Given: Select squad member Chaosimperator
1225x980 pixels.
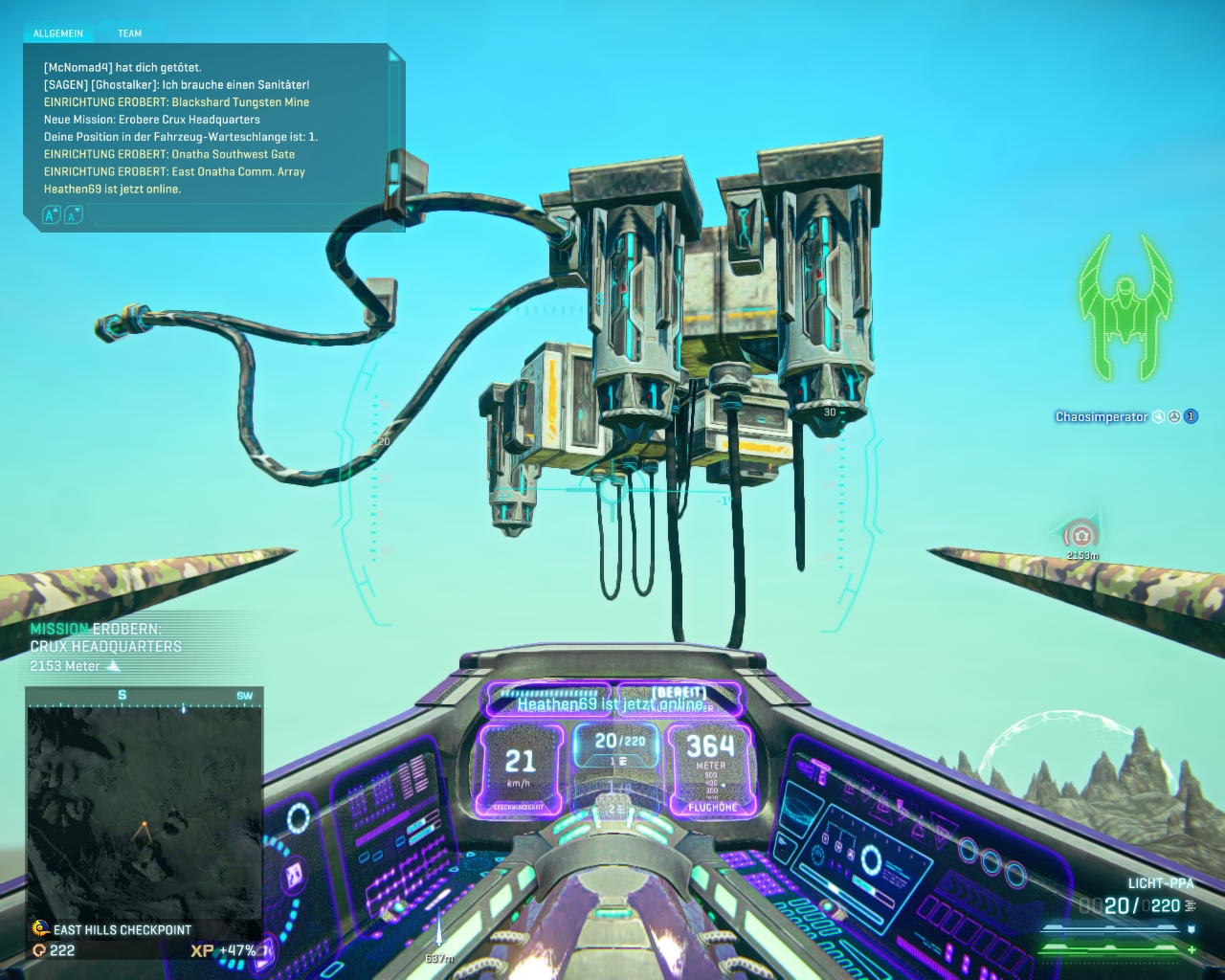Looking at the screenshot, I should tap(1101, 417).
